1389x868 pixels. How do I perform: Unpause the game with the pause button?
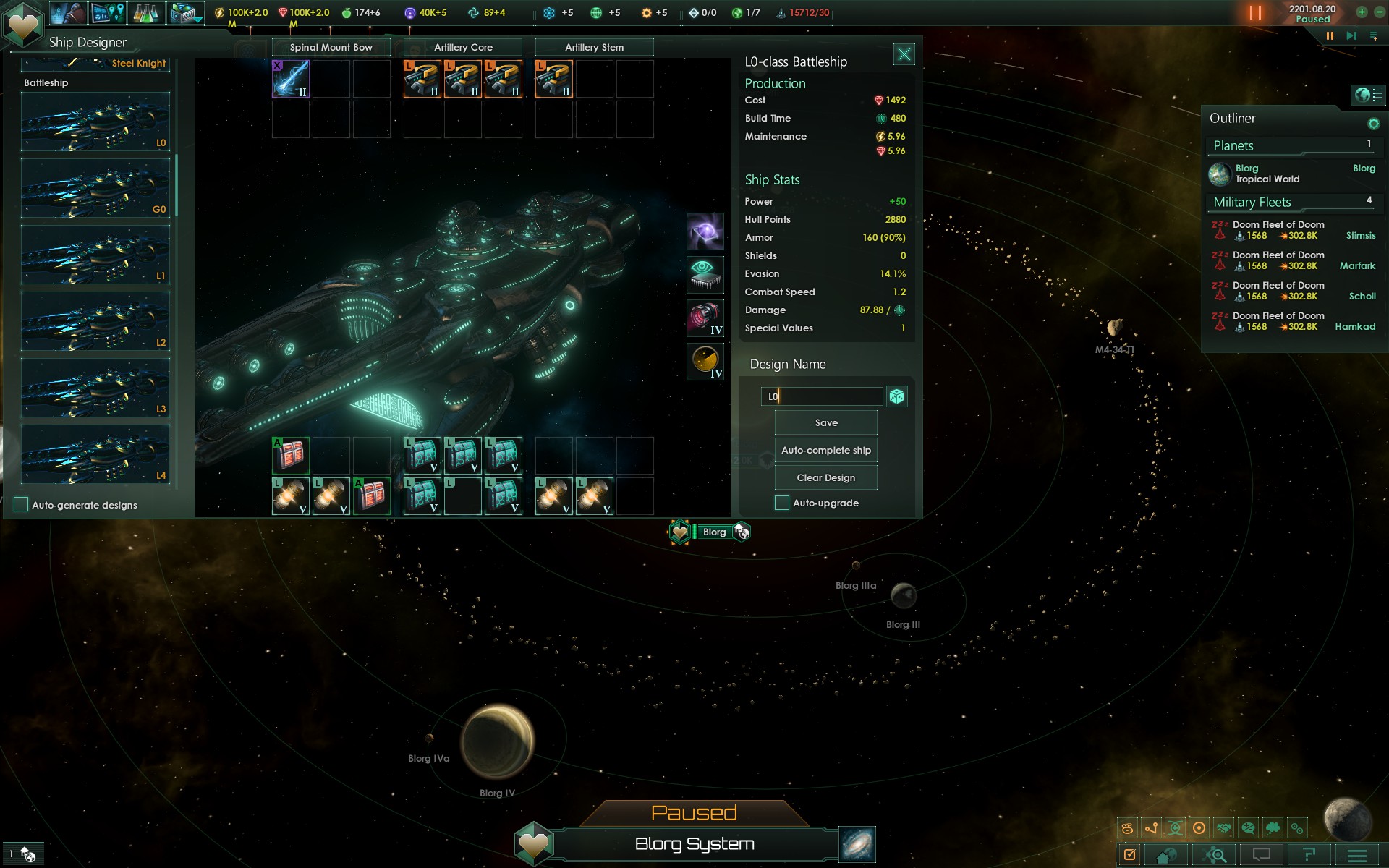(1329, 35)
